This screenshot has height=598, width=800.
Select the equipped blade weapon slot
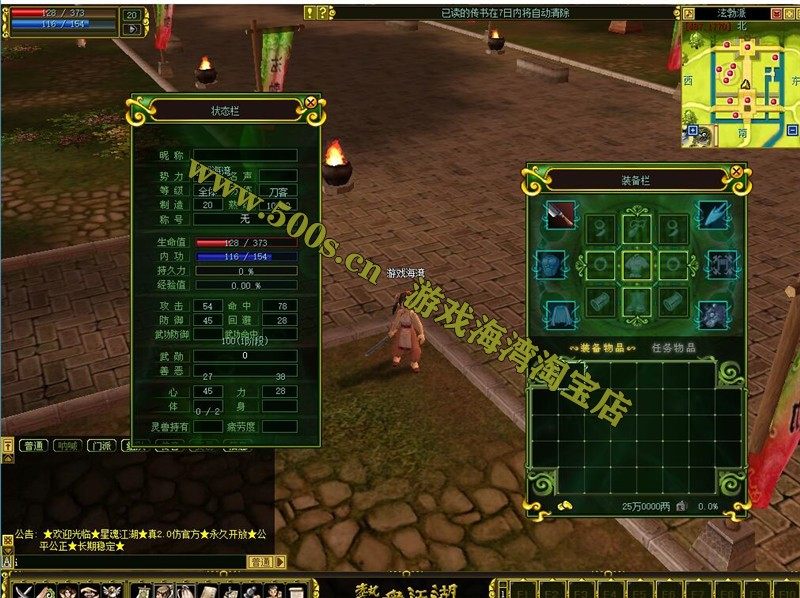pos(559,216)
